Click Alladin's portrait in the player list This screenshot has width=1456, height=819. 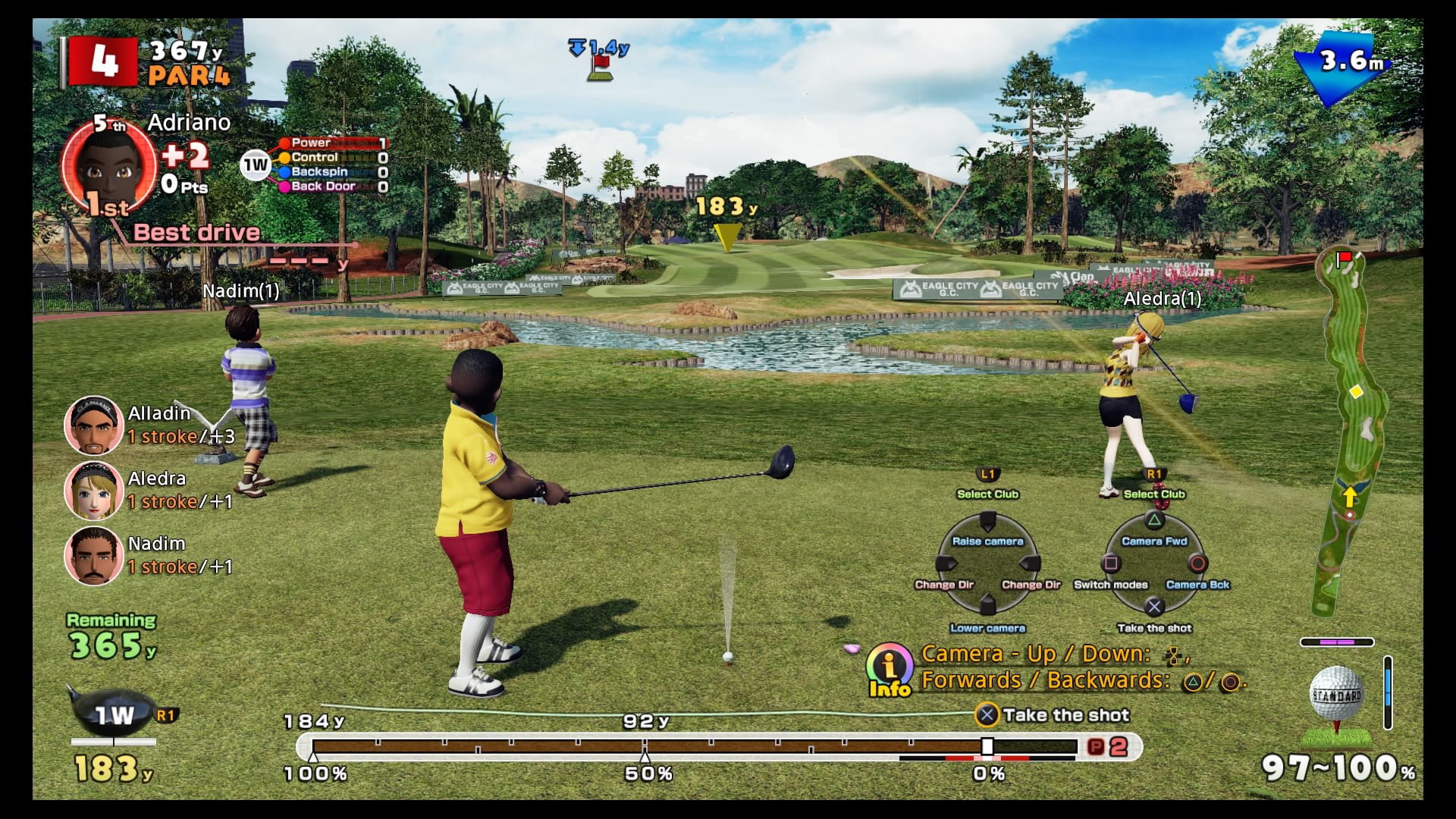coord(94,425)
